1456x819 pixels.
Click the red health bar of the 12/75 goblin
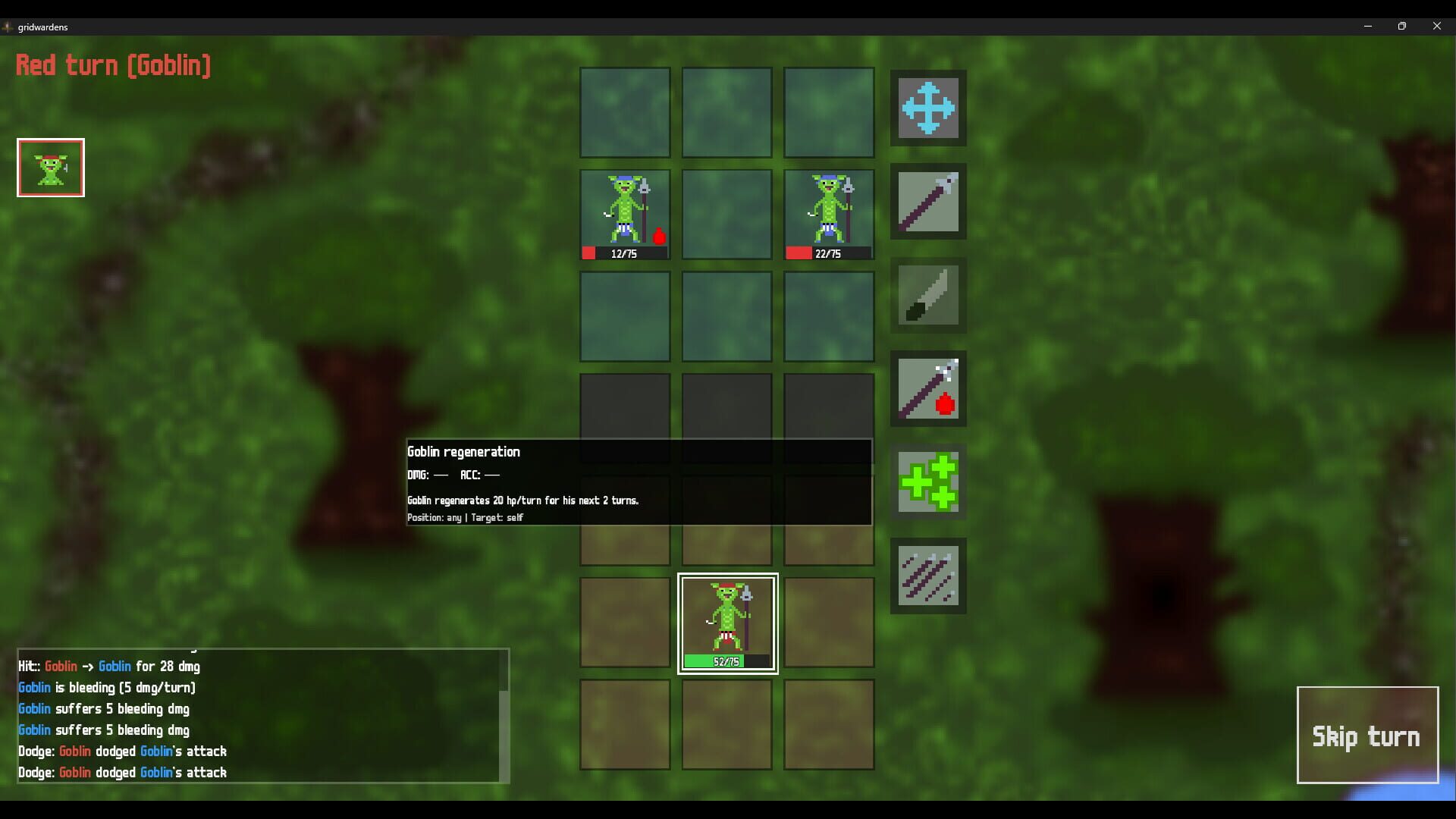pos(591,253)
